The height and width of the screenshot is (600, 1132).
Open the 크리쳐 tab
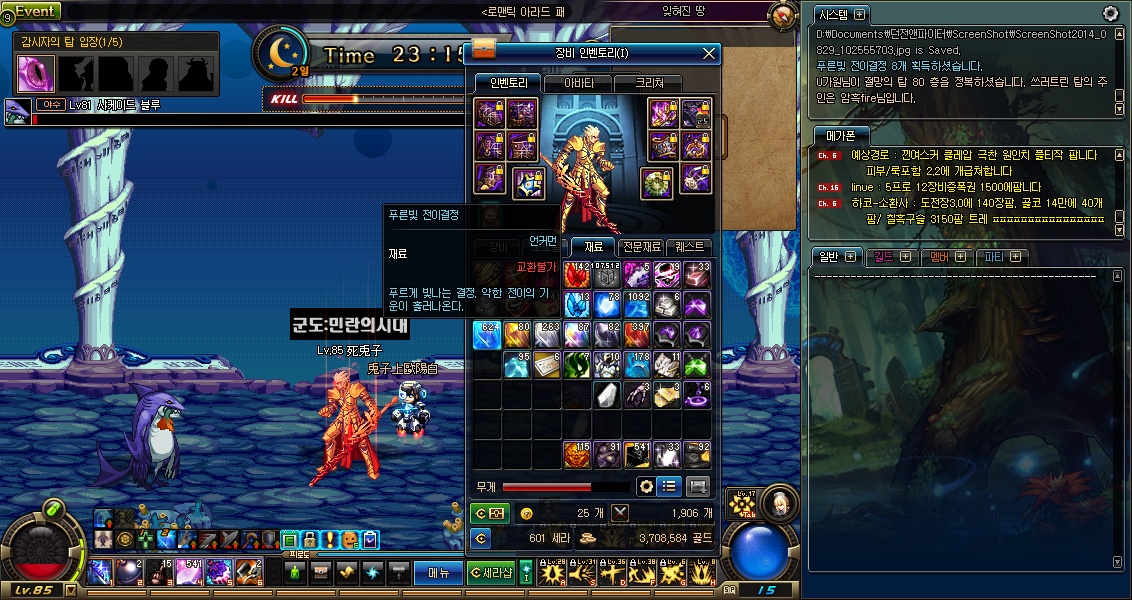coord(648,83)
